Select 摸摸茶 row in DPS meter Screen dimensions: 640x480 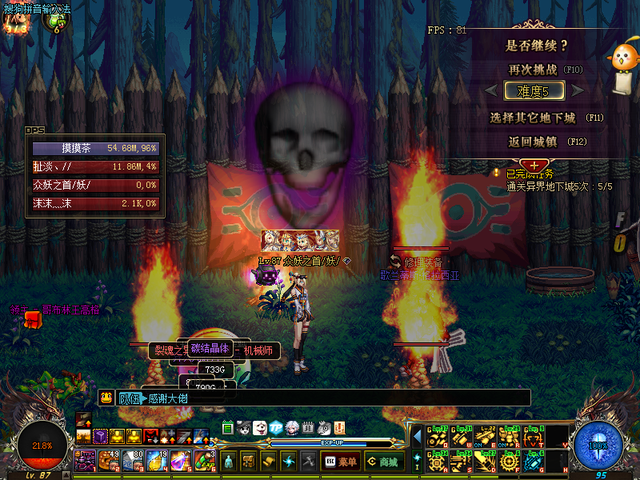[93, 148]
